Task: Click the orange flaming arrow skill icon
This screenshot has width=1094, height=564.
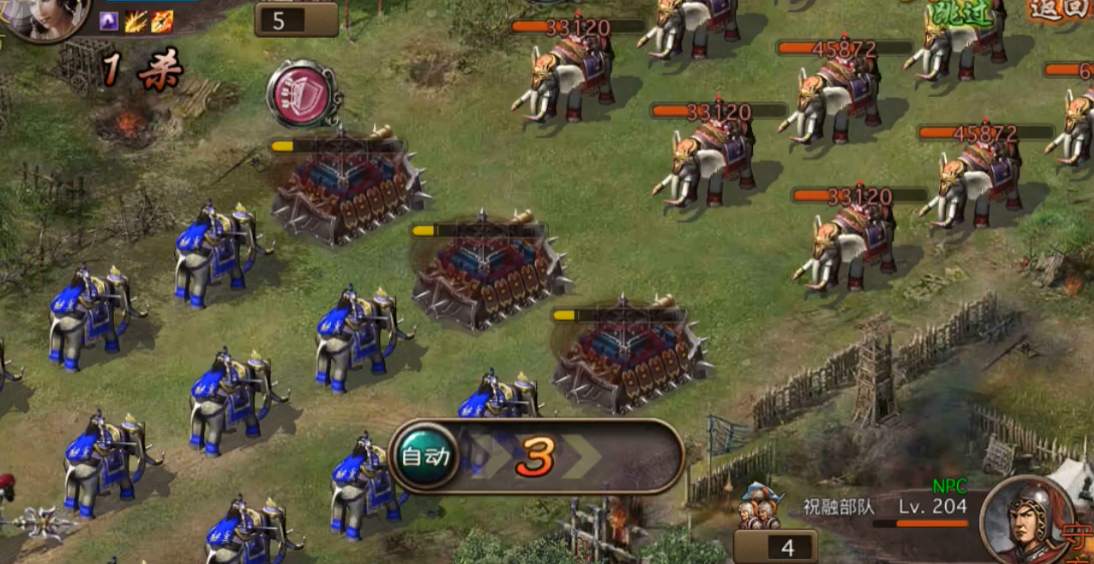Action: point(162,21)
